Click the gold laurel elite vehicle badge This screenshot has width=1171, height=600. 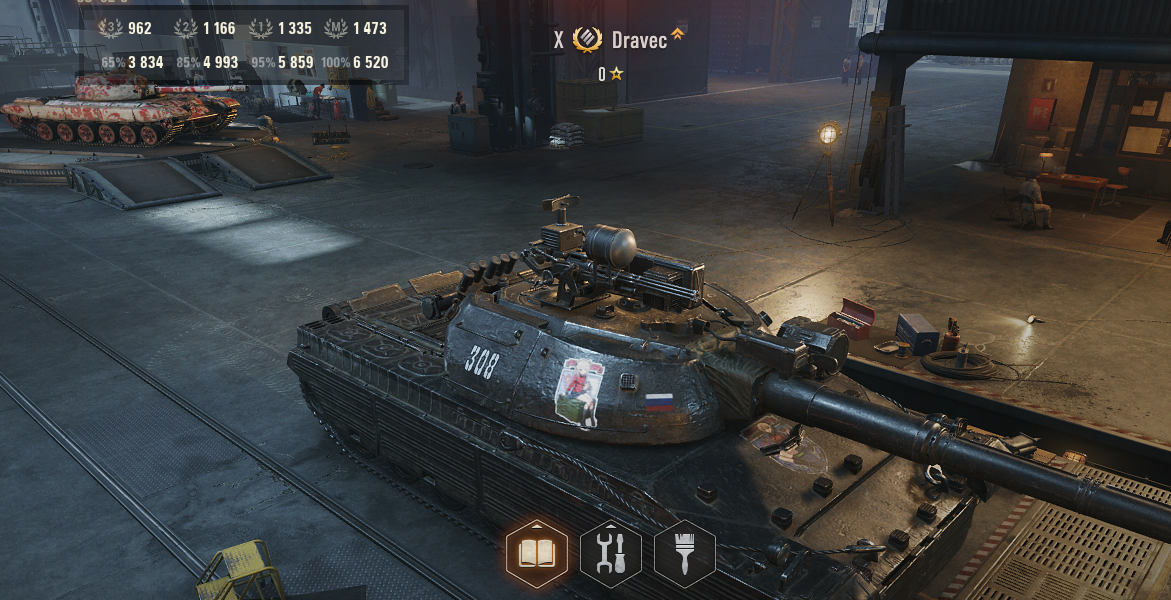[x=588, y=40]
